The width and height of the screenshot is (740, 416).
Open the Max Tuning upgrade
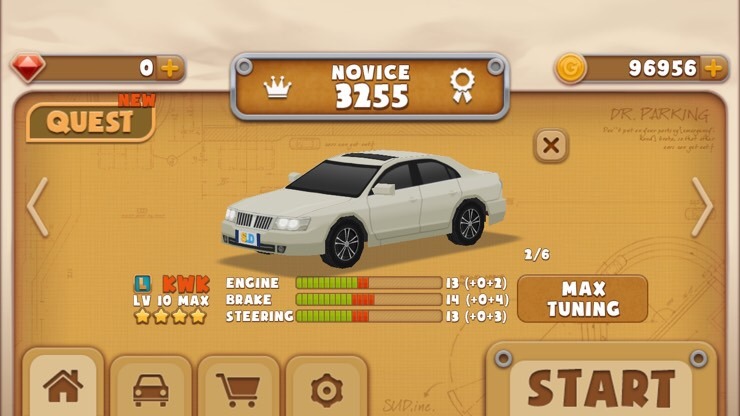(x=582, y=299)
